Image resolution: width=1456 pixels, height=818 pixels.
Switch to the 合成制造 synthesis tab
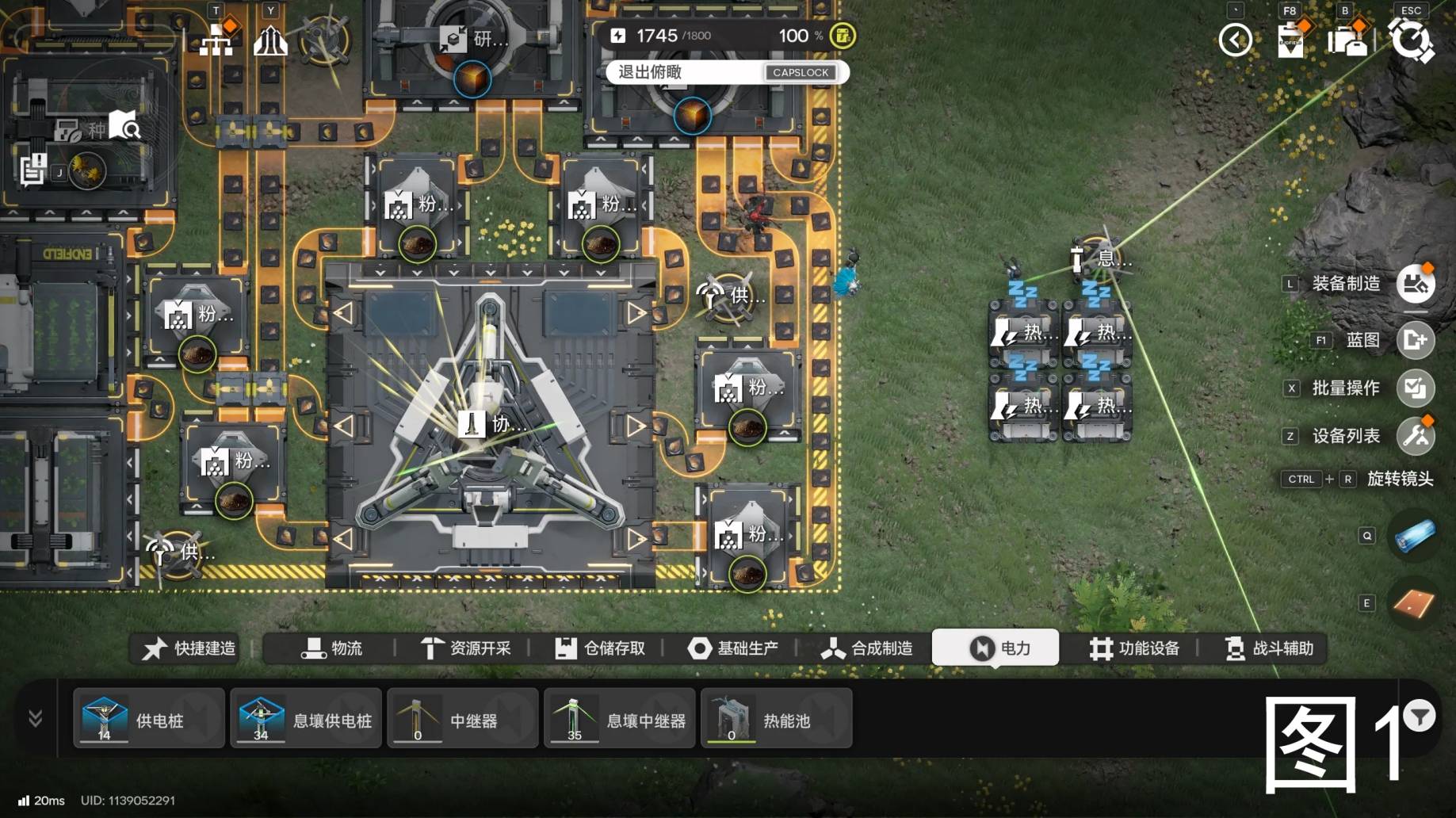tap(867, 648)
